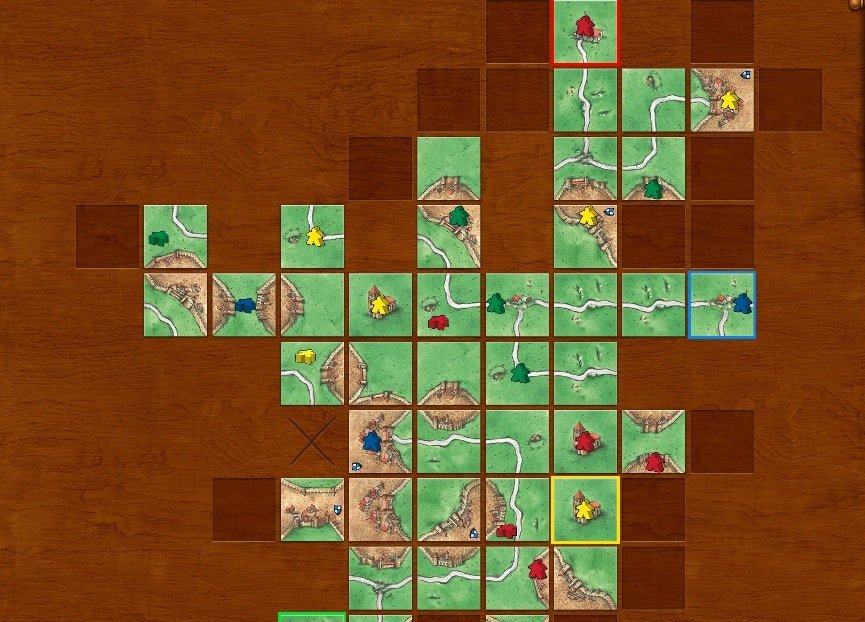The image size is (865, 622).
Task: Select the red-outlined tile with red meeple
Action: click(x=585, y=32)
